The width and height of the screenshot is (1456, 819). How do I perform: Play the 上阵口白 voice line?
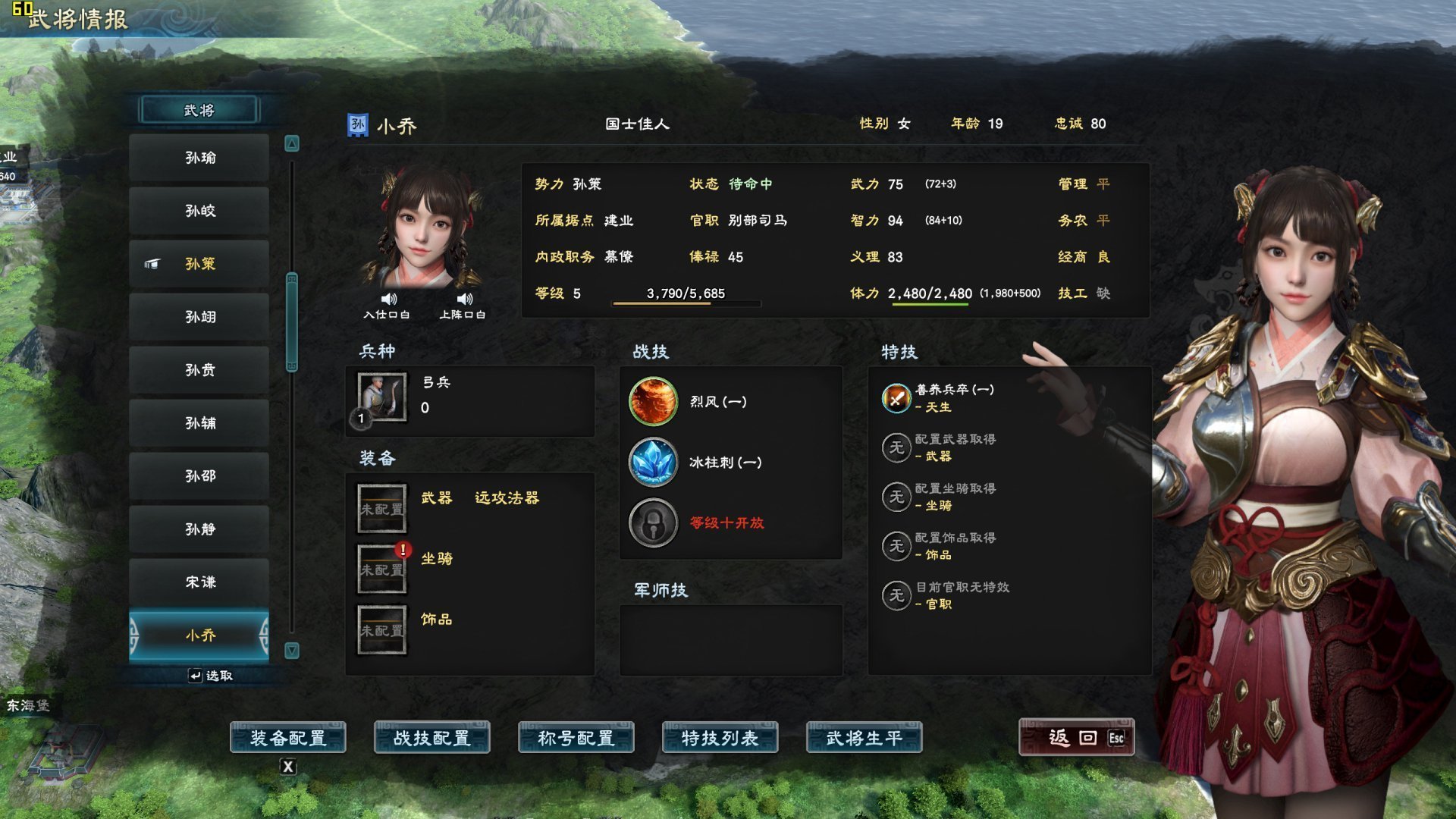tap(463, 299)
